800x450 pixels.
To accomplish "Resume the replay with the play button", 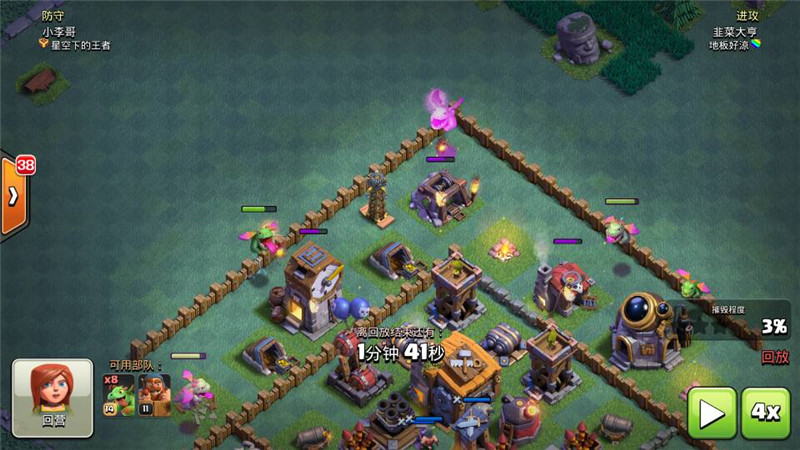I will (711, 411).
